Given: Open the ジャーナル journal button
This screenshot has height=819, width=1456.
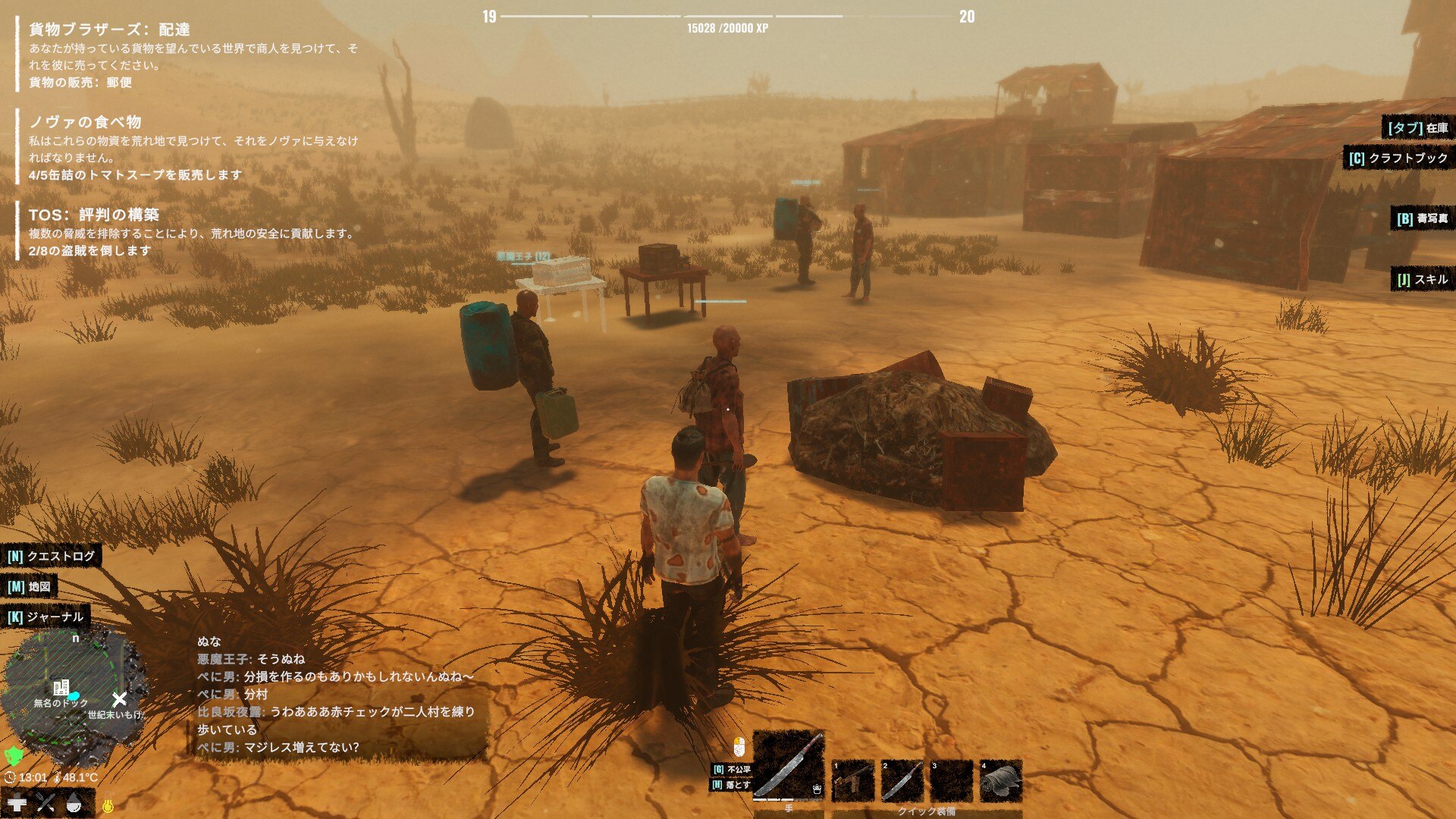Looking at the screenshot, I should [x=45, y=617].
